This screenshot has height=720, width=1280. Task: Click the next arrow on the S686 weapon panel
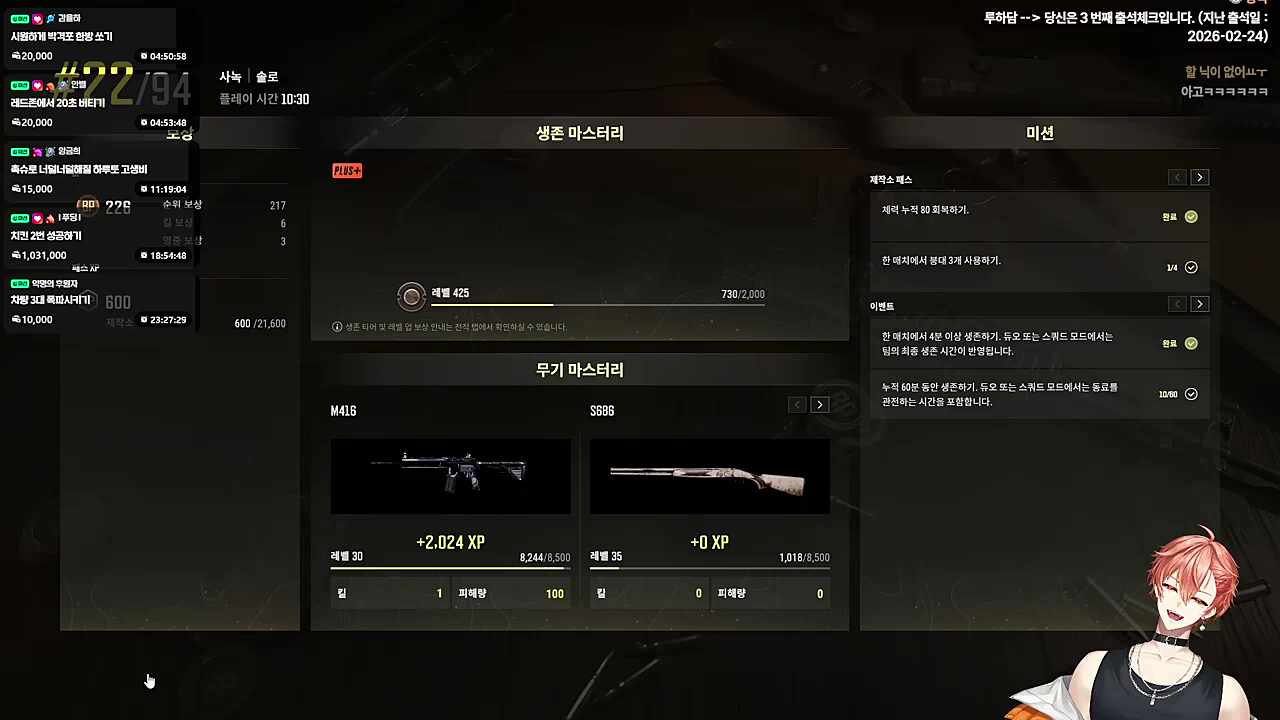tap(820, 404)
